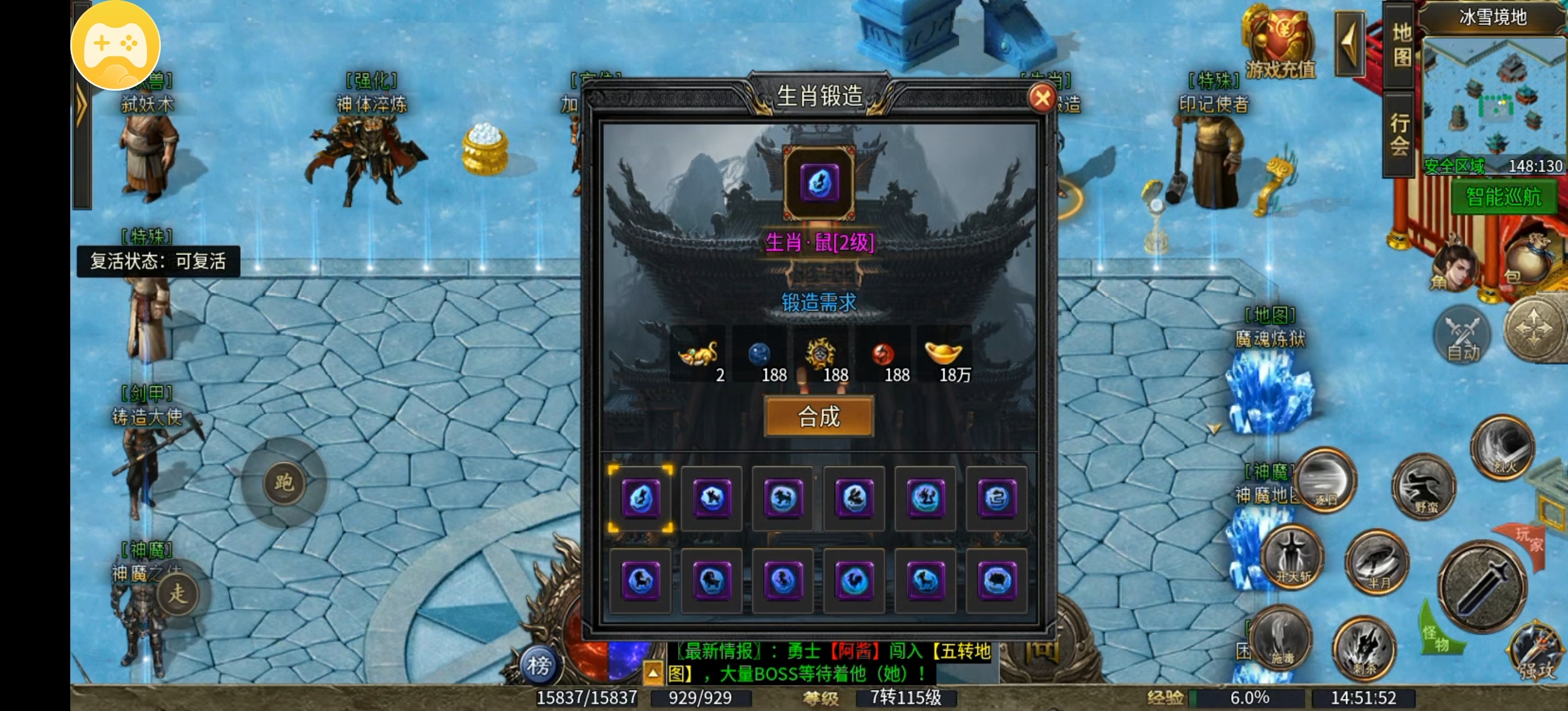
Task: Pick the rooster zodiac stone slot
Action: (854, 580)
